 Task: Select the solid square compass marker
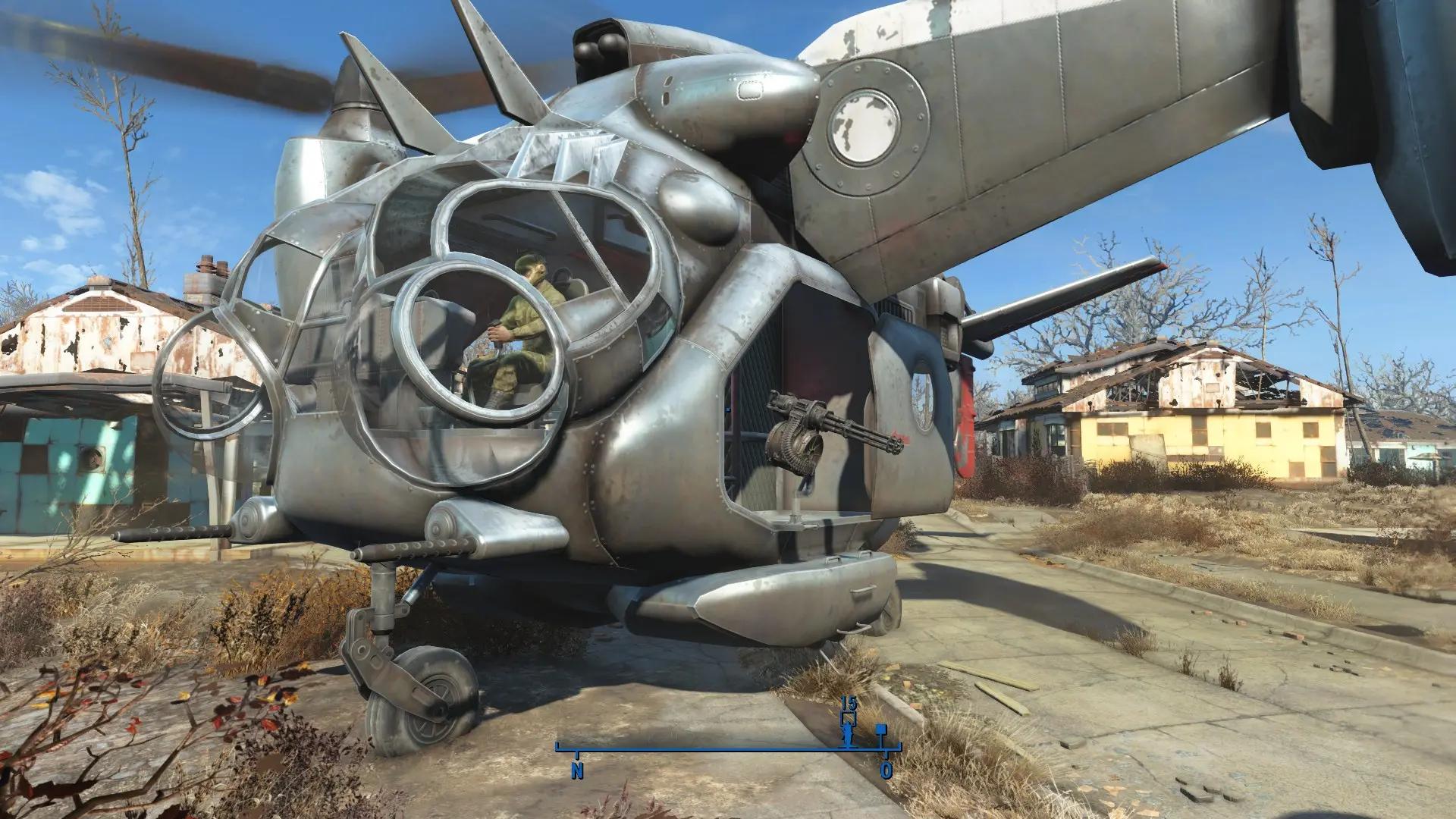tap(881, 730)
